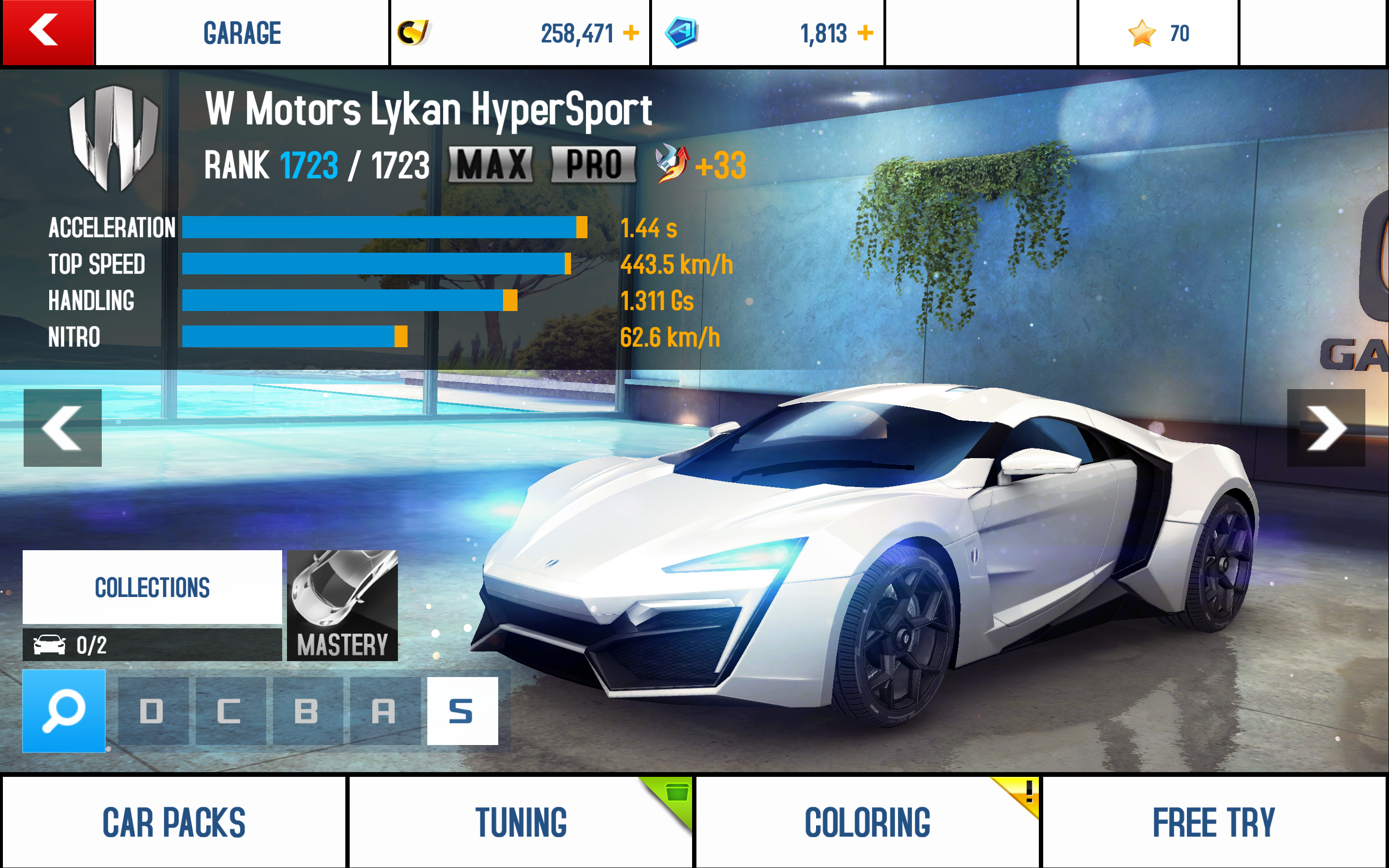Select the class S tab

point(462,711)
